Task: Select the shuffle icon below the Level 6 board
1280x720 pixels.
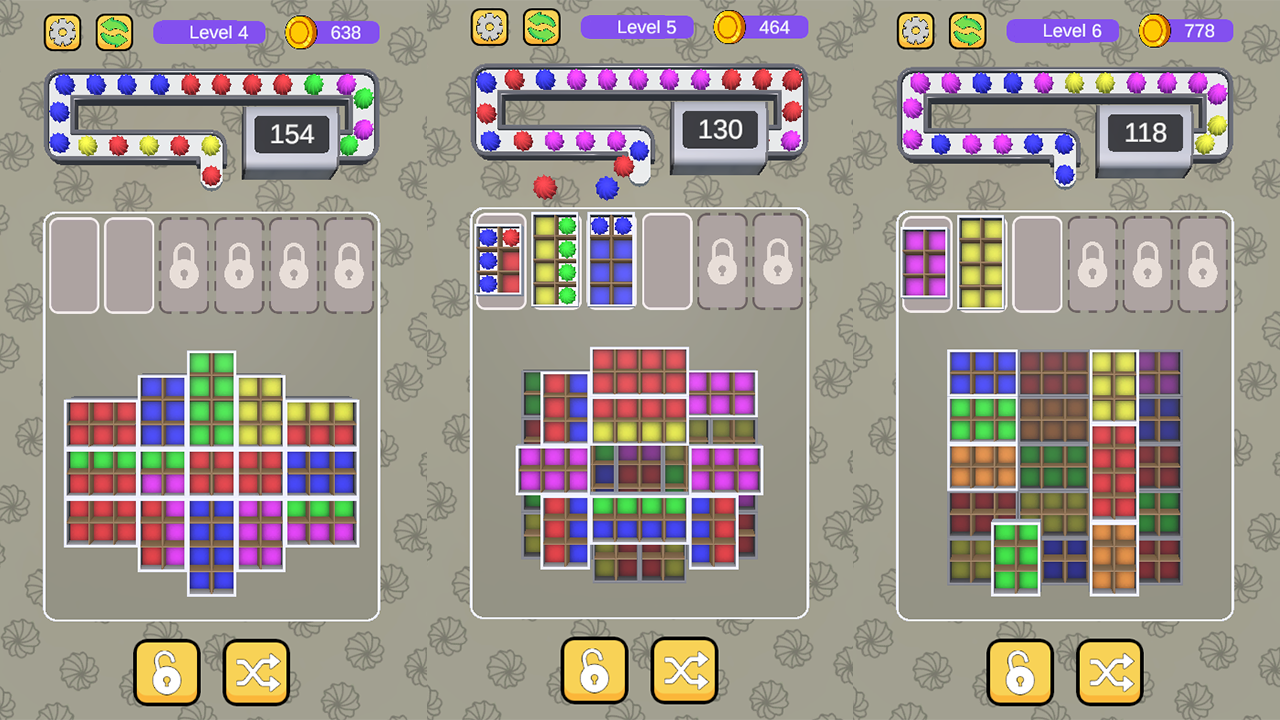Action: point(1111,671)
